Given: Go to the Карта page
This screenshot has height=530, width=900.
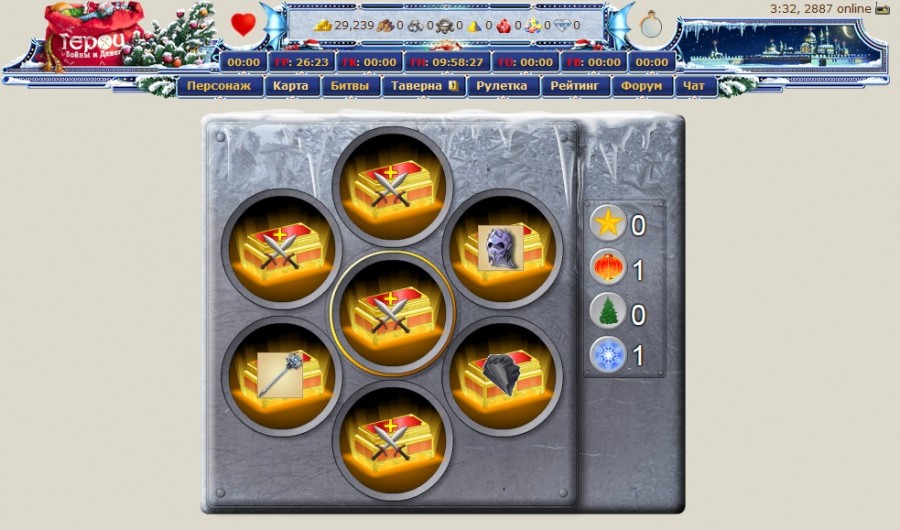Looking at the screenshot, I should tap(291, 87).
